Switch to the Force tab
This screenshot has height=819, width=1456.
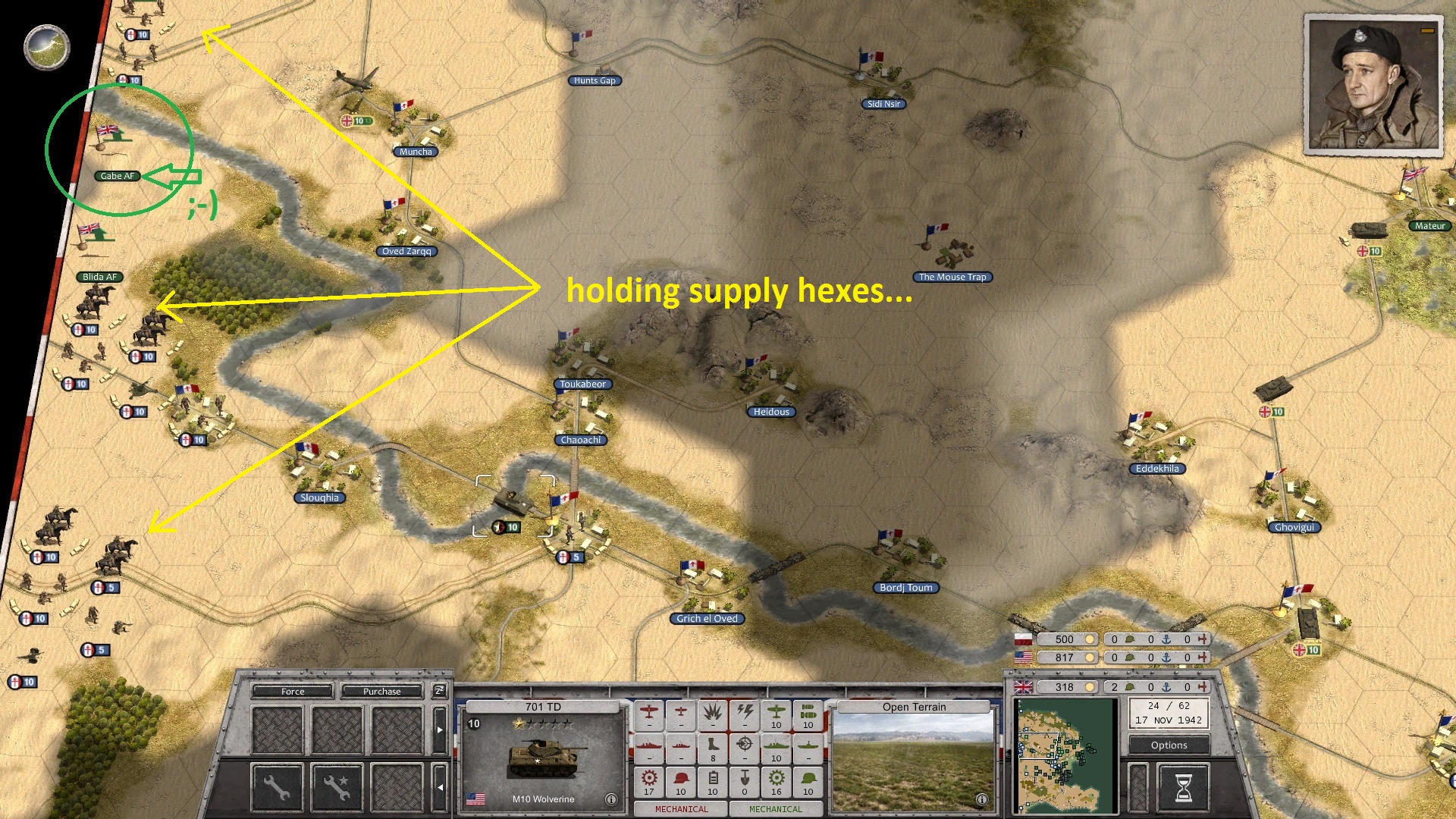tap(293, 692)
